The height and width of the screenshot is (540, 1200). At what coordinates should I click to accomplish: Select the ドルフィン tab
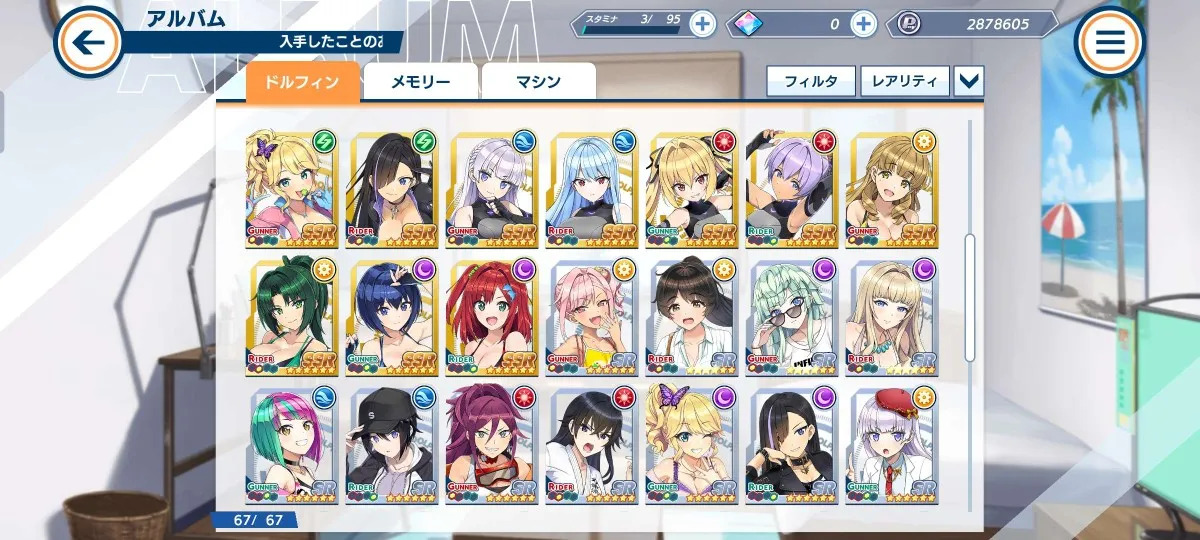point(302,83)
